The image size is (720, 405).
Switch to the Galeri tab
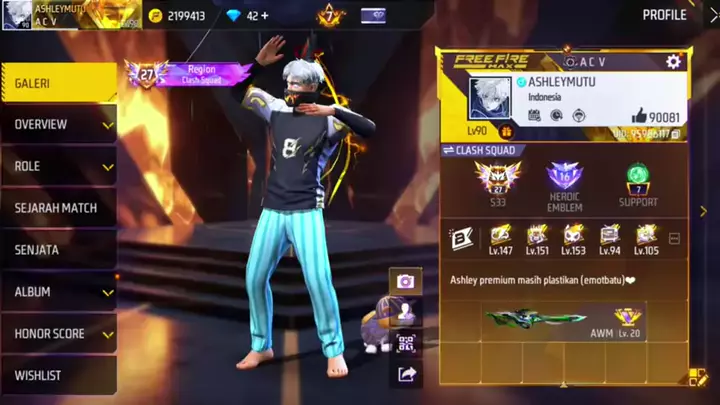pyautogui.click(x=58, y=83)
